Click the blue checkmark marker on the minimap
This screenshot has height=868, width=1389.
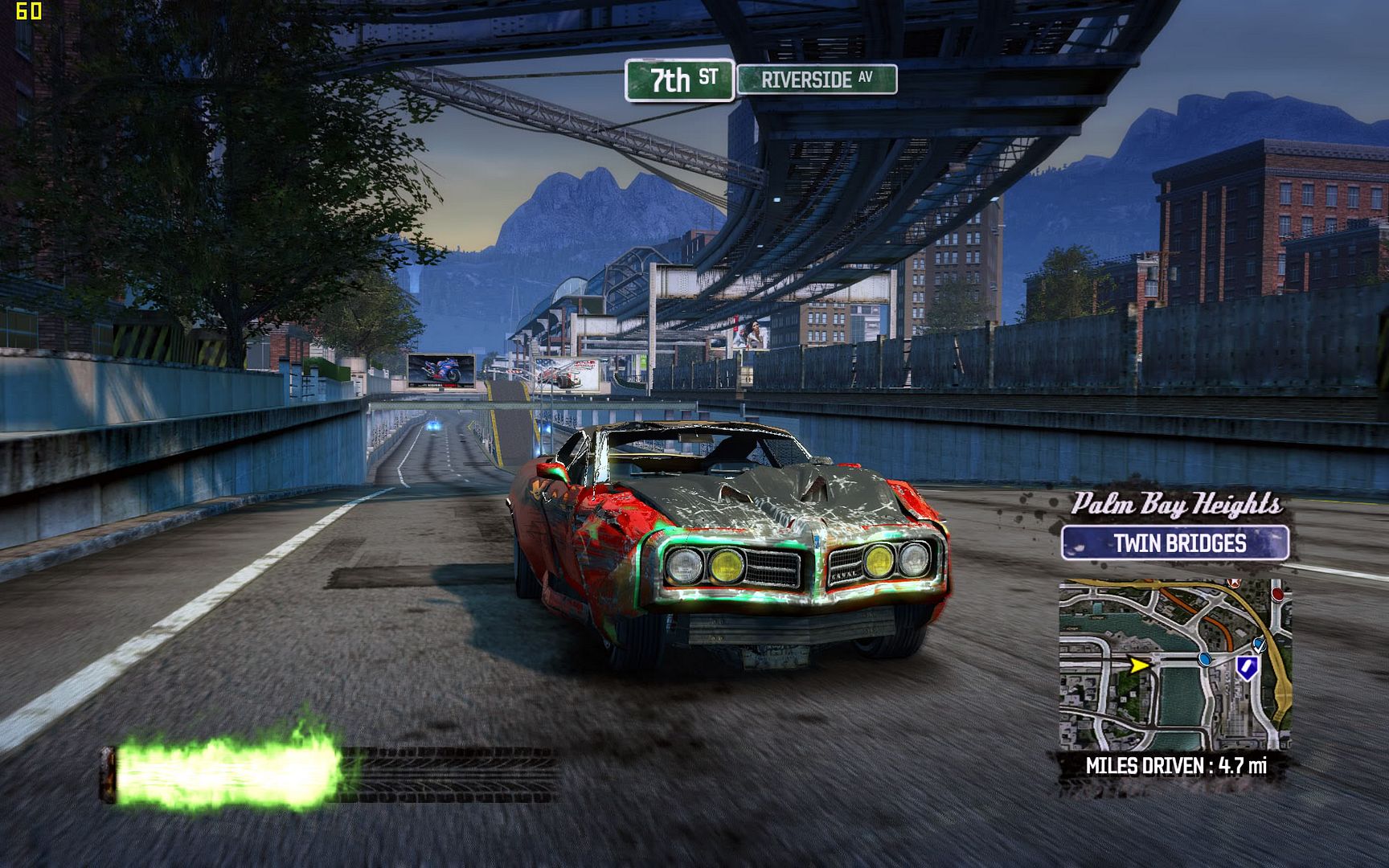(x=1260, y=644)
